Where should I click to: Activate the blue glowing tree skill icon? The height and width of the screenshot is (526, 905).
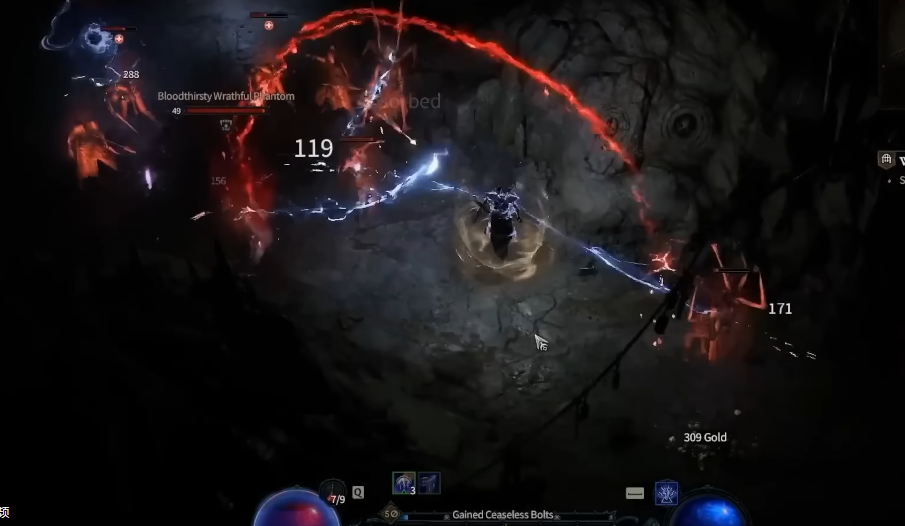(666, 492)
